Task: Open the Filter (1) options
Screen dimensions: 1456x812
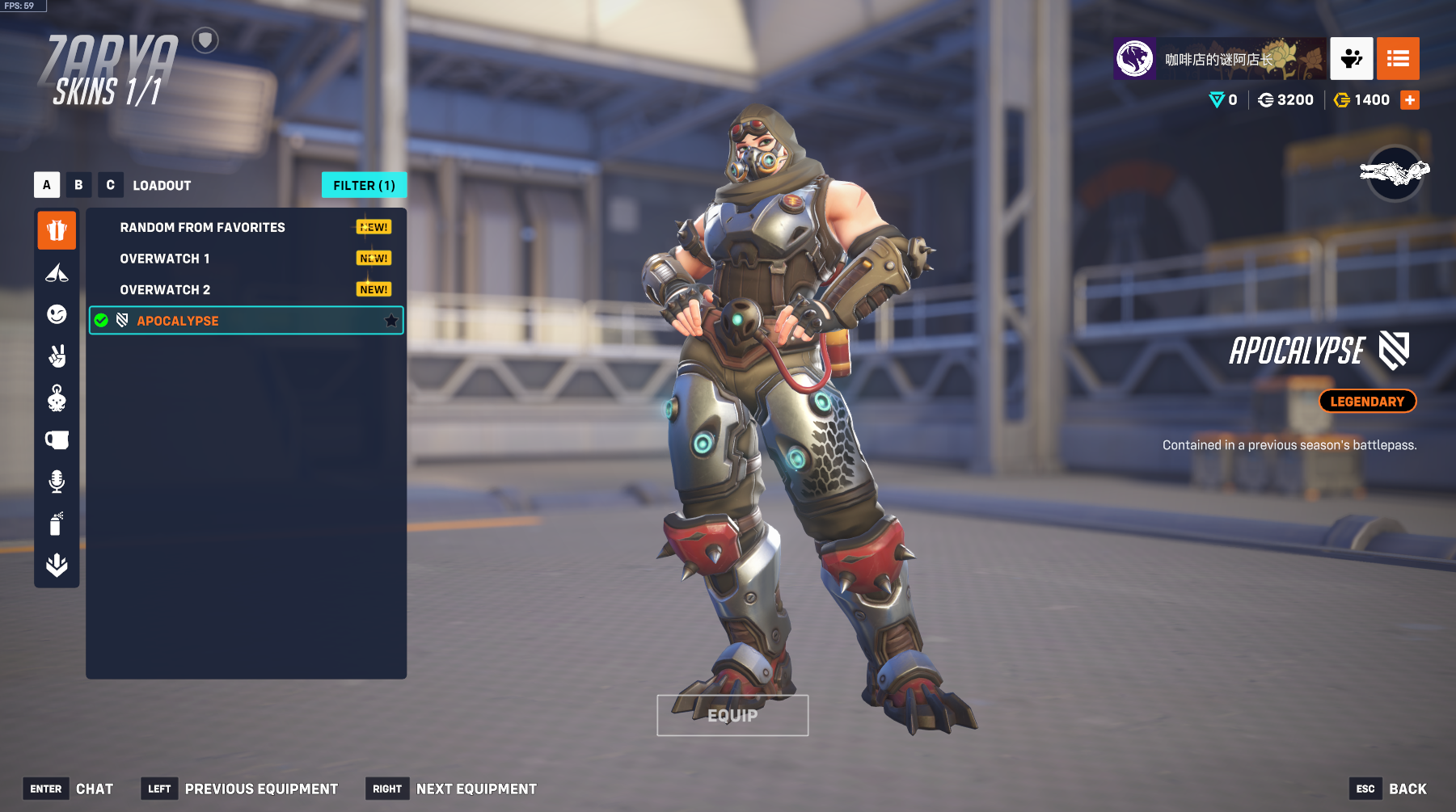Action: point(364,185)
